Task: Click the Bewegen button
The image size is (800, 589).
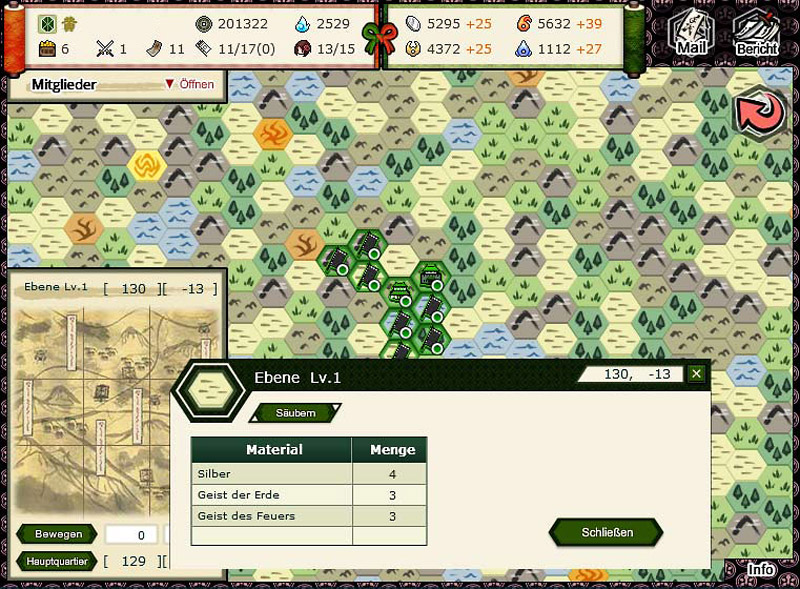Action: tap(57, 535)
